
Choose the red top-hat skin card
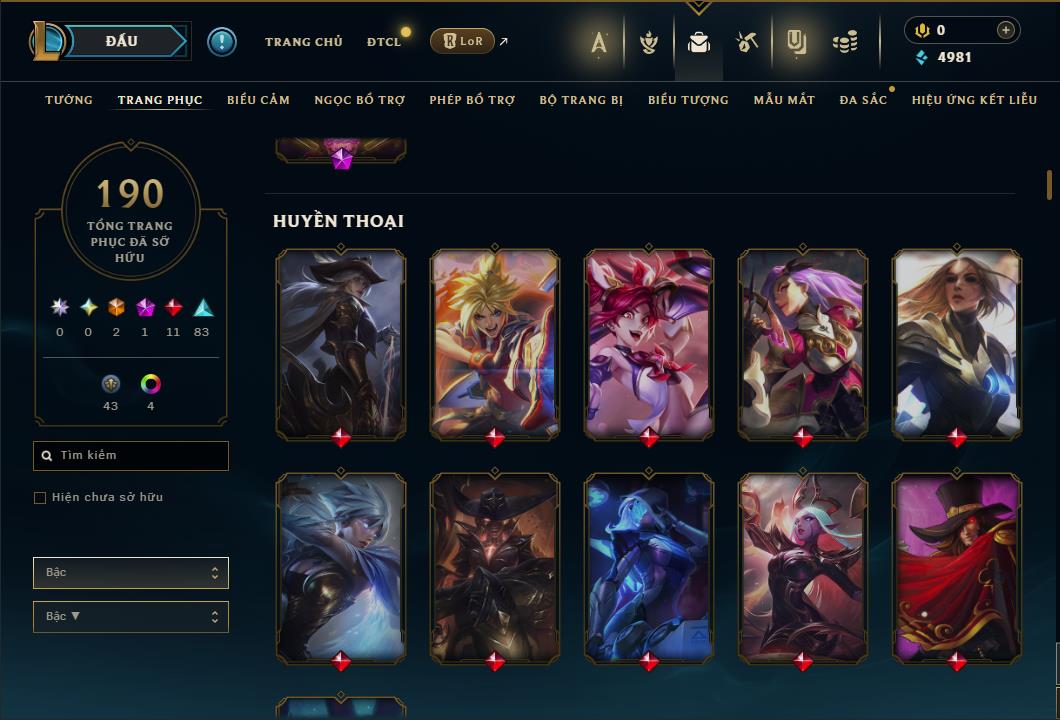pyautogui.click(x=957, y=565)
